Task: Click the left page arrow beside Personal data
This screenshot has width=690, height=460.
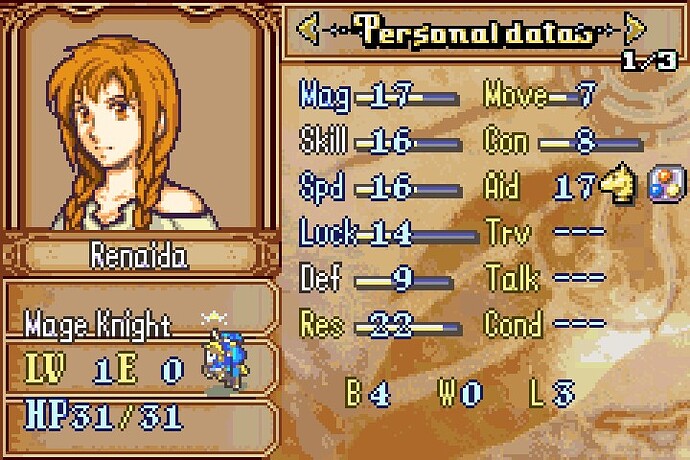Action: pos(309,31)
